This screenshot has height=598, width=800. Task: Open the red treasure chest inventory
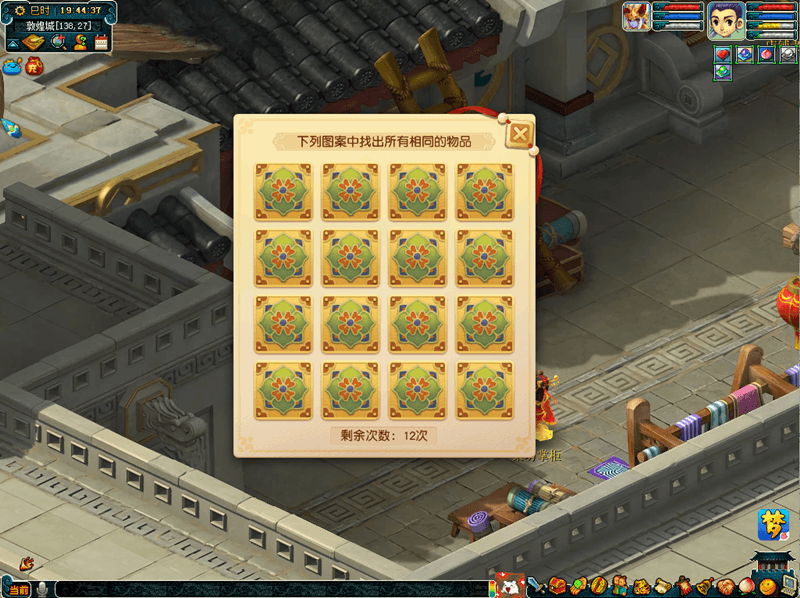point(557,585)
